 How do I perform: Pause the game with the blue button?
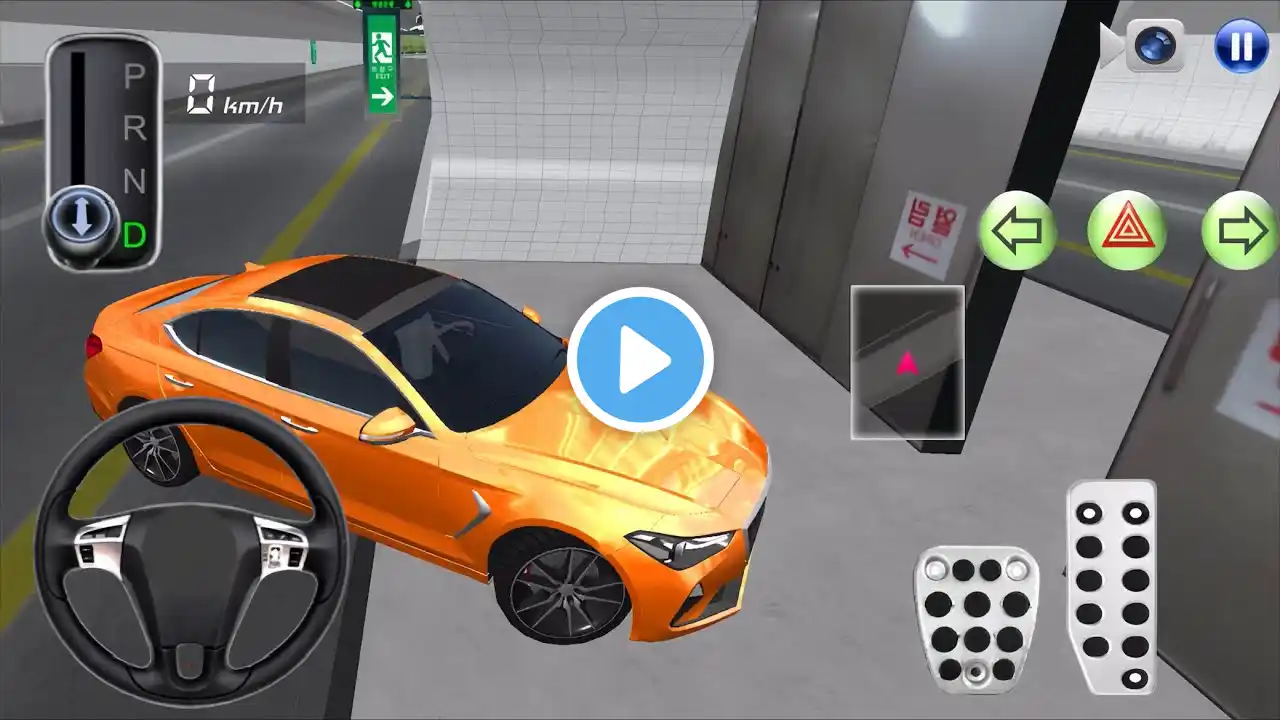pyautogui.click(x=1241, y=46)
